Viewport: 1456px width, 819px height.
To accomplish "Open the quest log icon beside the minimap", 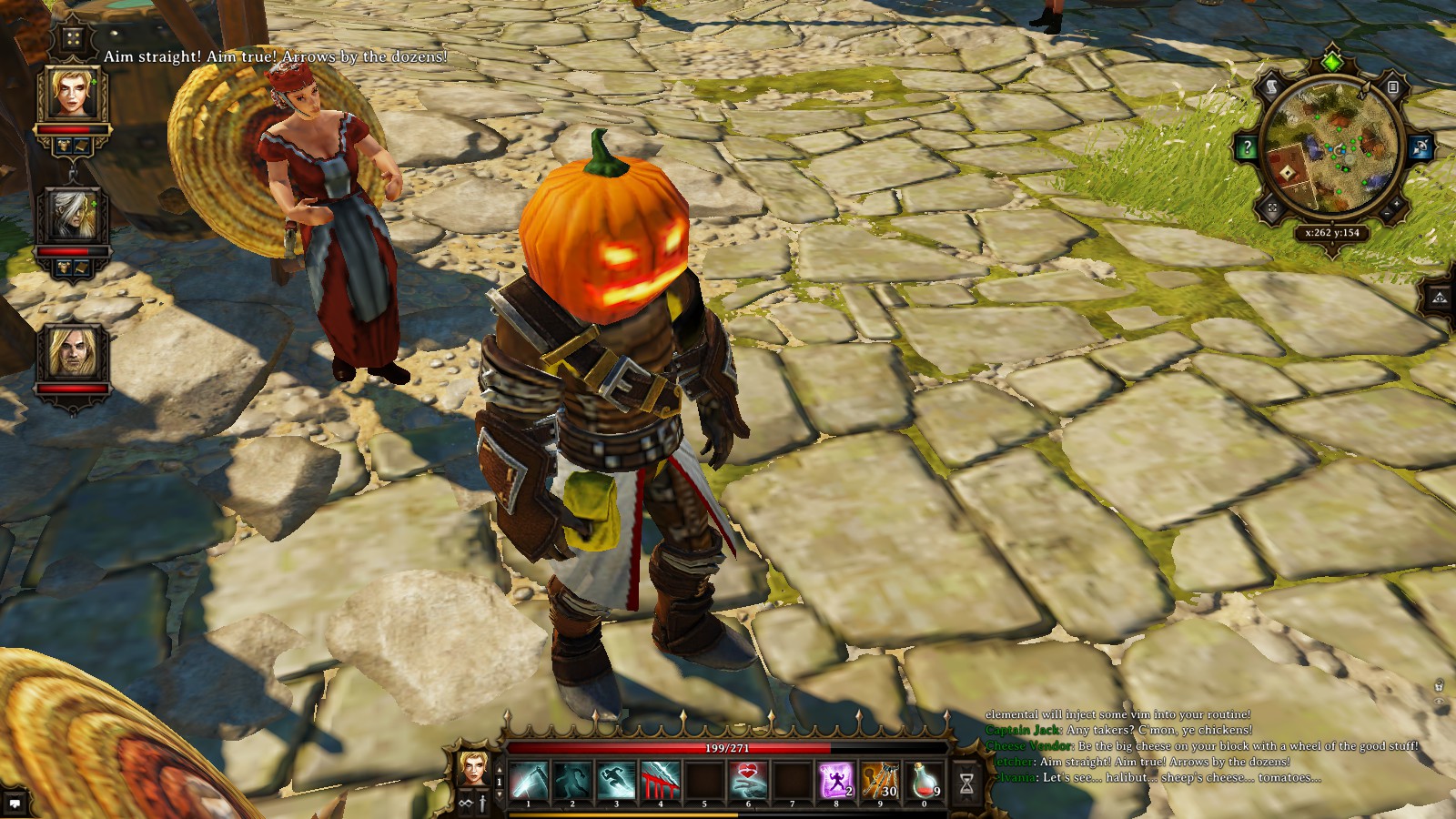I will click(1392, 87).
